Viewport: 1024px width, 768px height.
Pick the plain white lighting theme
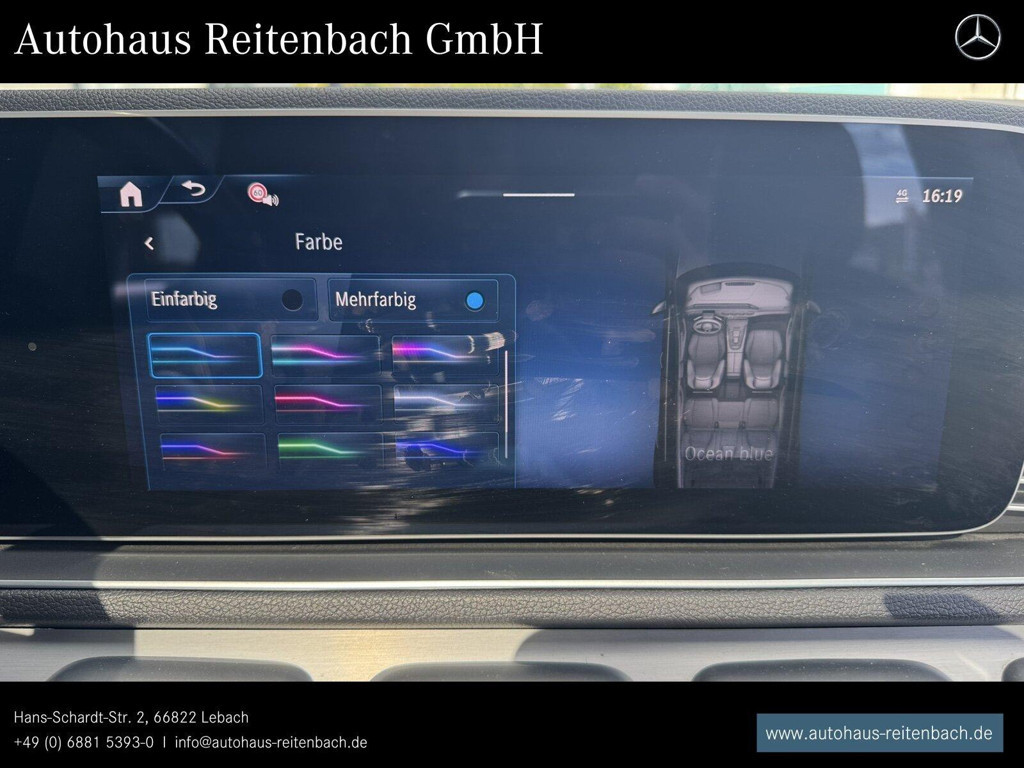pyautogui.click(x=445, y=401)
